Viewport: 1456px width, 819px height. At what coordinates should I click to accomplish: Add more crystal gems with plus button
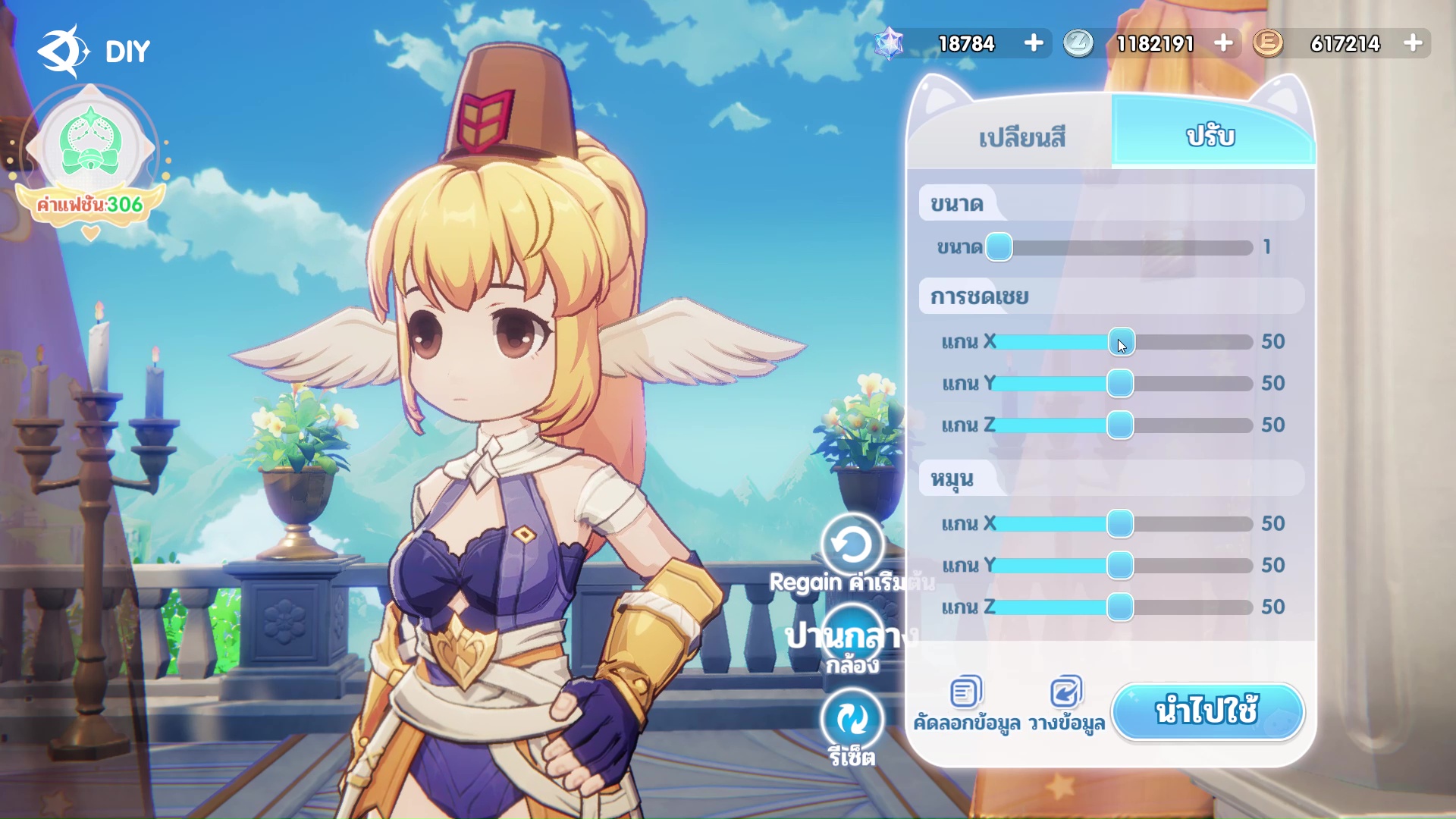coord(1034,43)
